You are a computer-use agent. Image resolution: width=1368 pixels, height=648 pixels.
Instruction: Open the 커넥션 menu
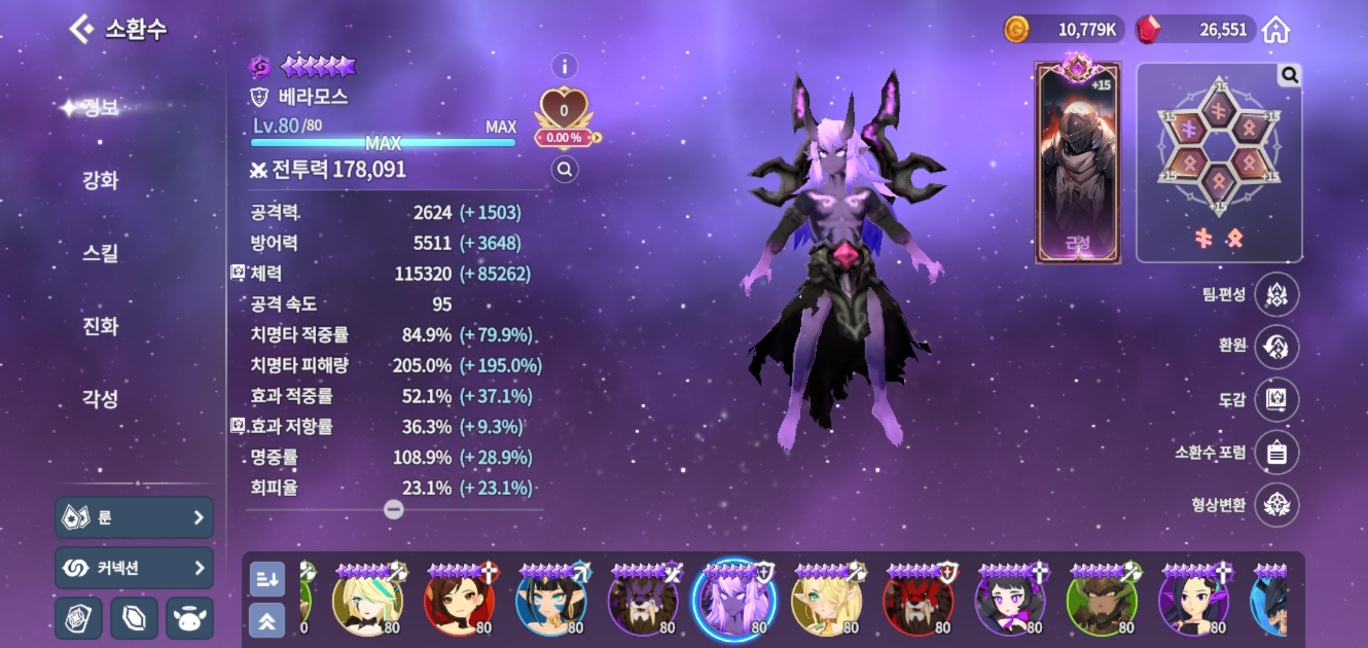pyautogui.click(x=134, y=568)
